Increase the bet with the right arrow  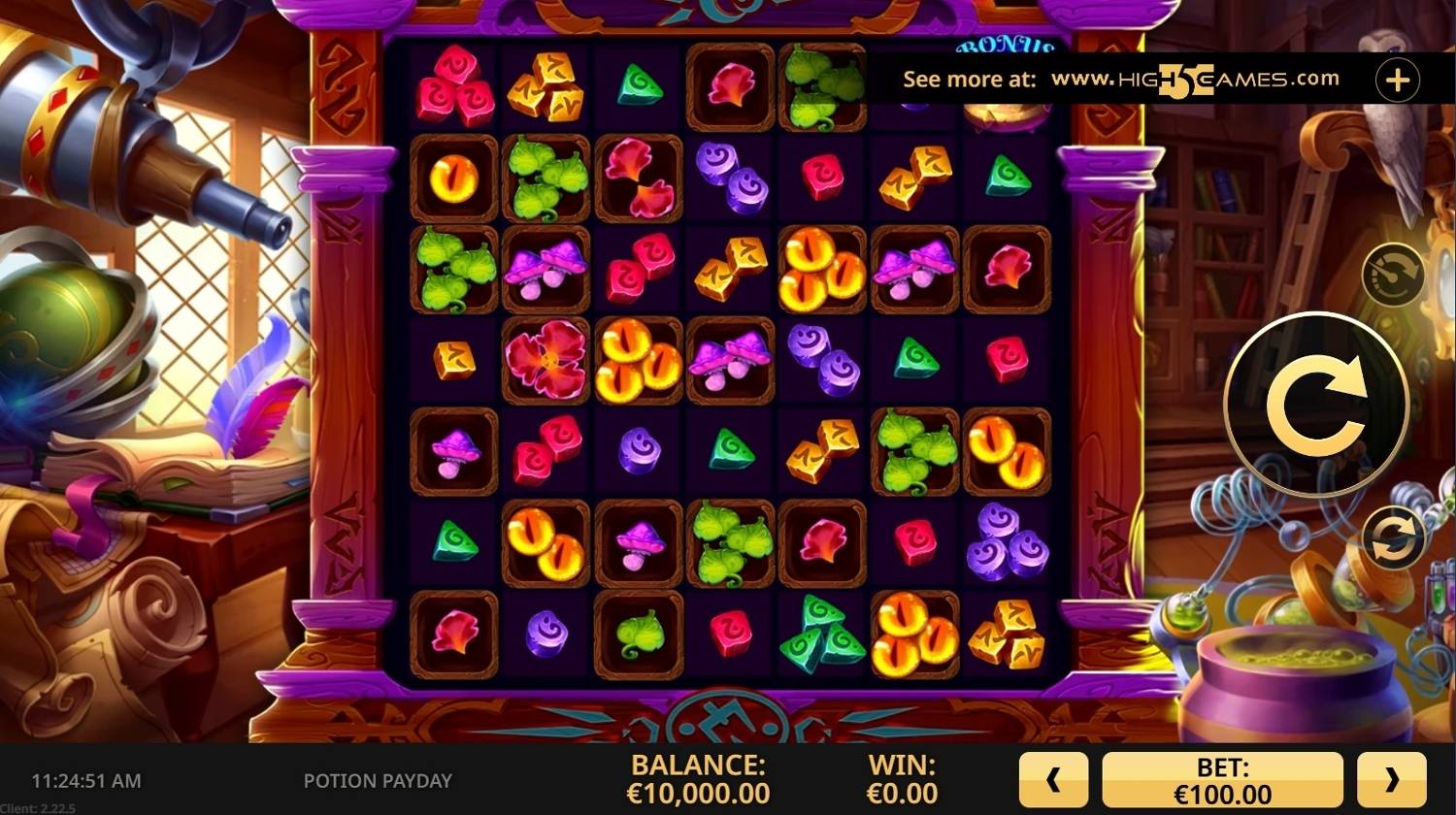click(1391, 779)
